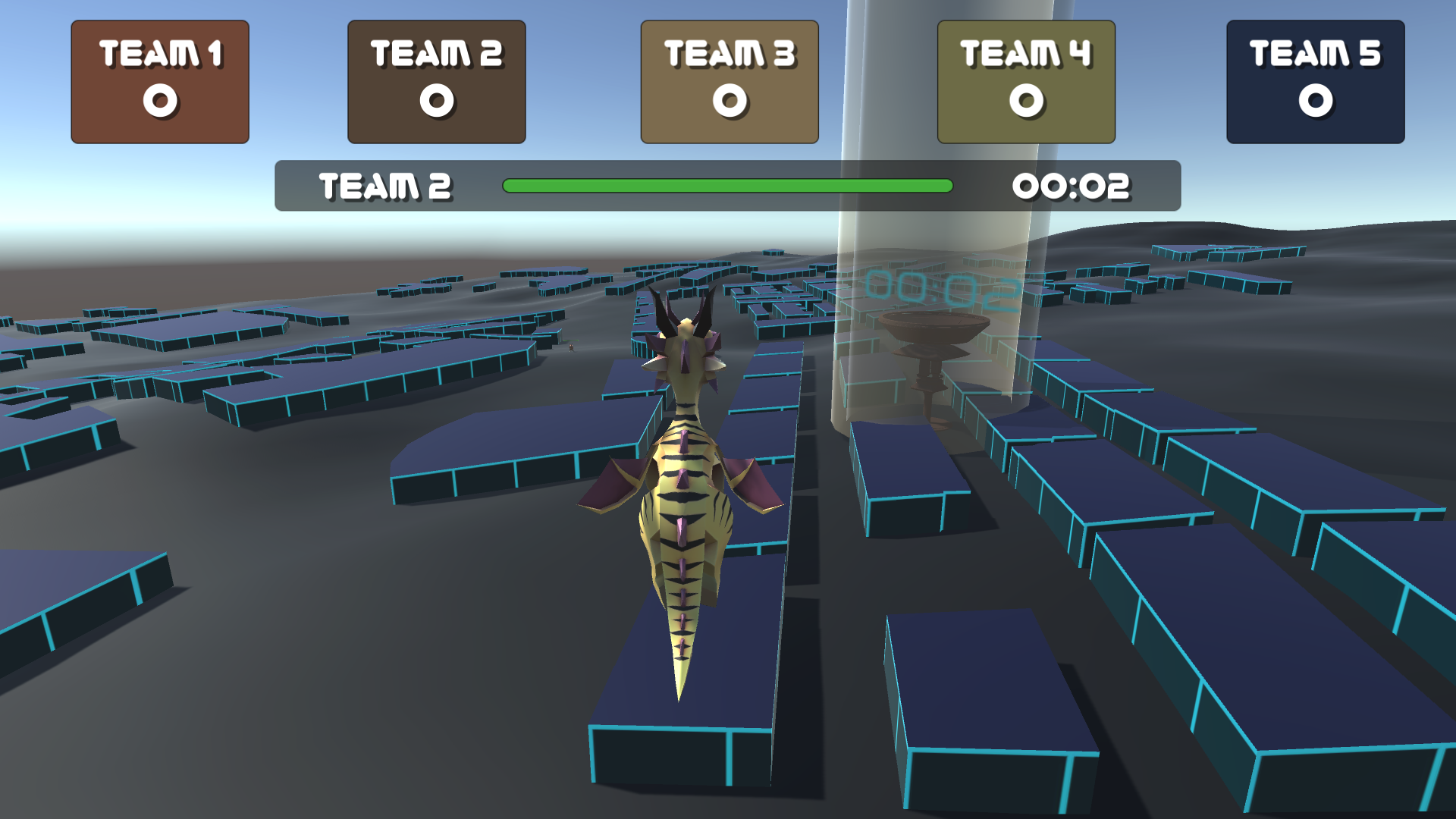
Task: Click the green capture progress bar
Action: pos(728,184)
